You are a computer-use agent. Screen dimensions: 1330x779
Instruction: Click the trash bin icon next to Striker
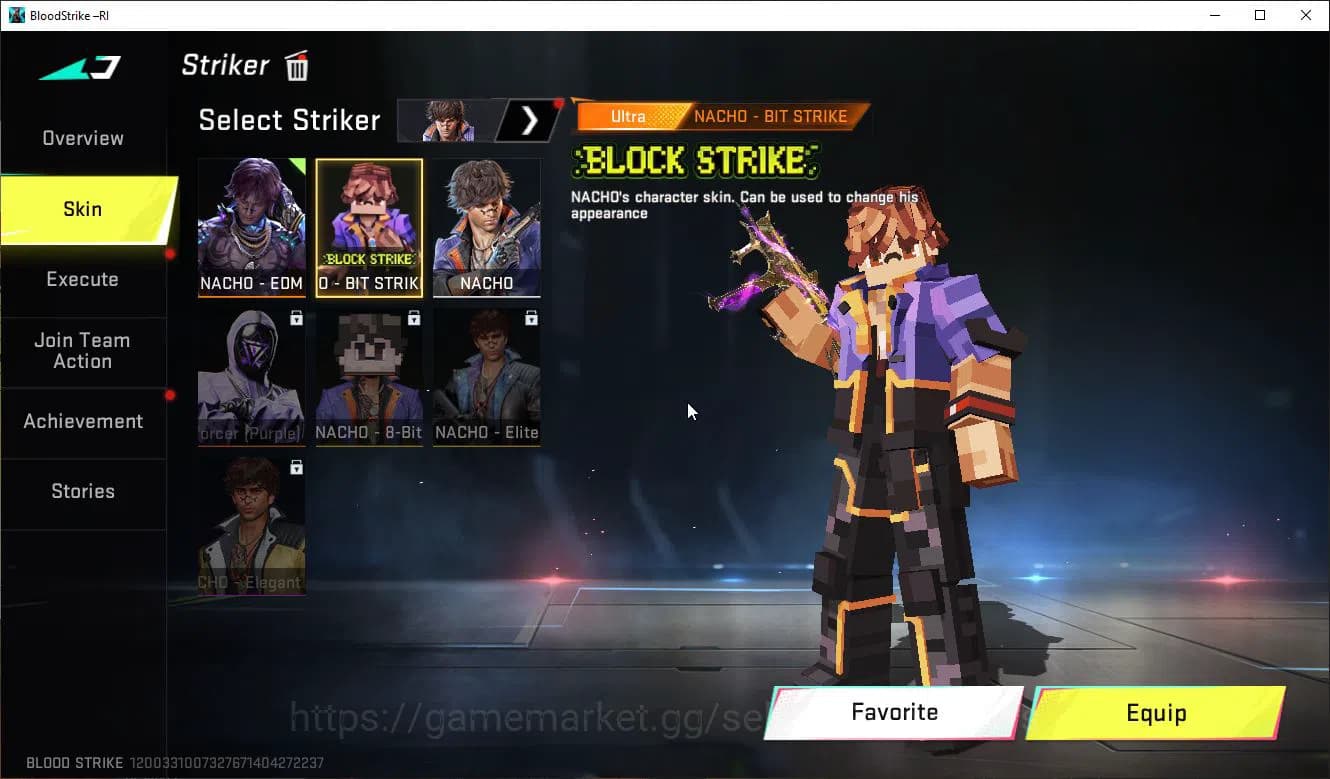[296, 64]
